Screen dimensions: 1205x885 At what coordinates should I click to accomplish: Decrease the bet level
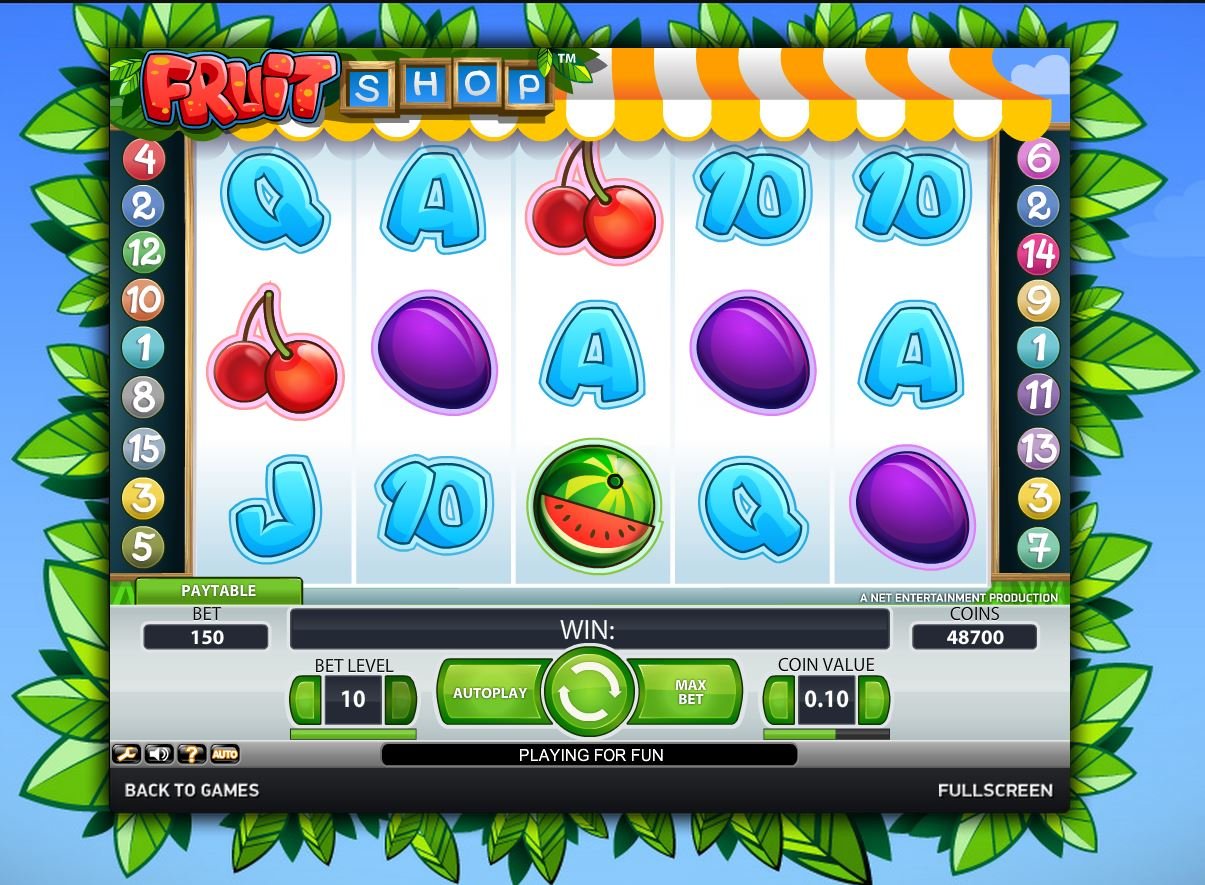point(306,699)
